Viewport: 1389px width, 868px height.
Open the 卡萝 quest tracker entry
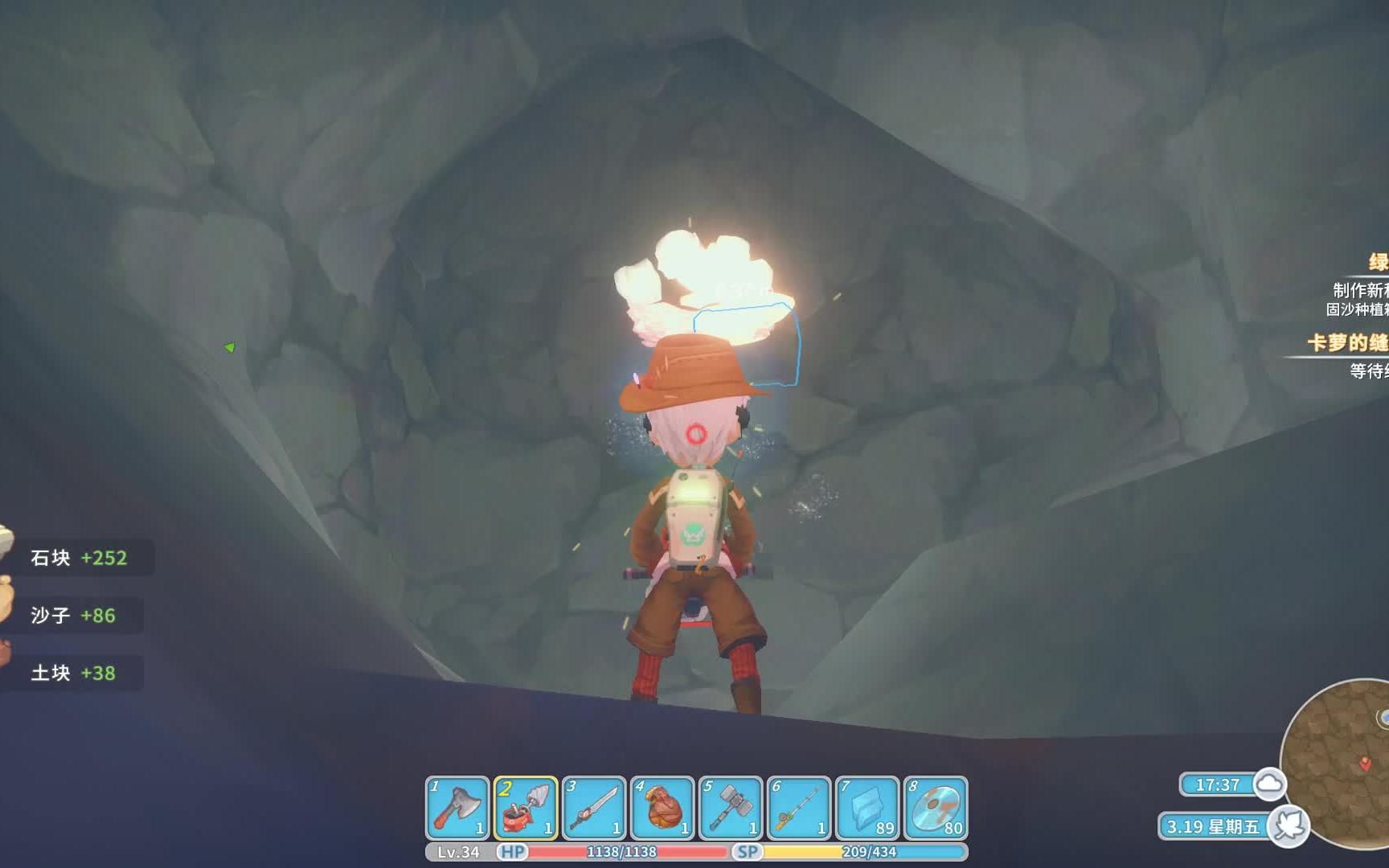click(1348, 343)
